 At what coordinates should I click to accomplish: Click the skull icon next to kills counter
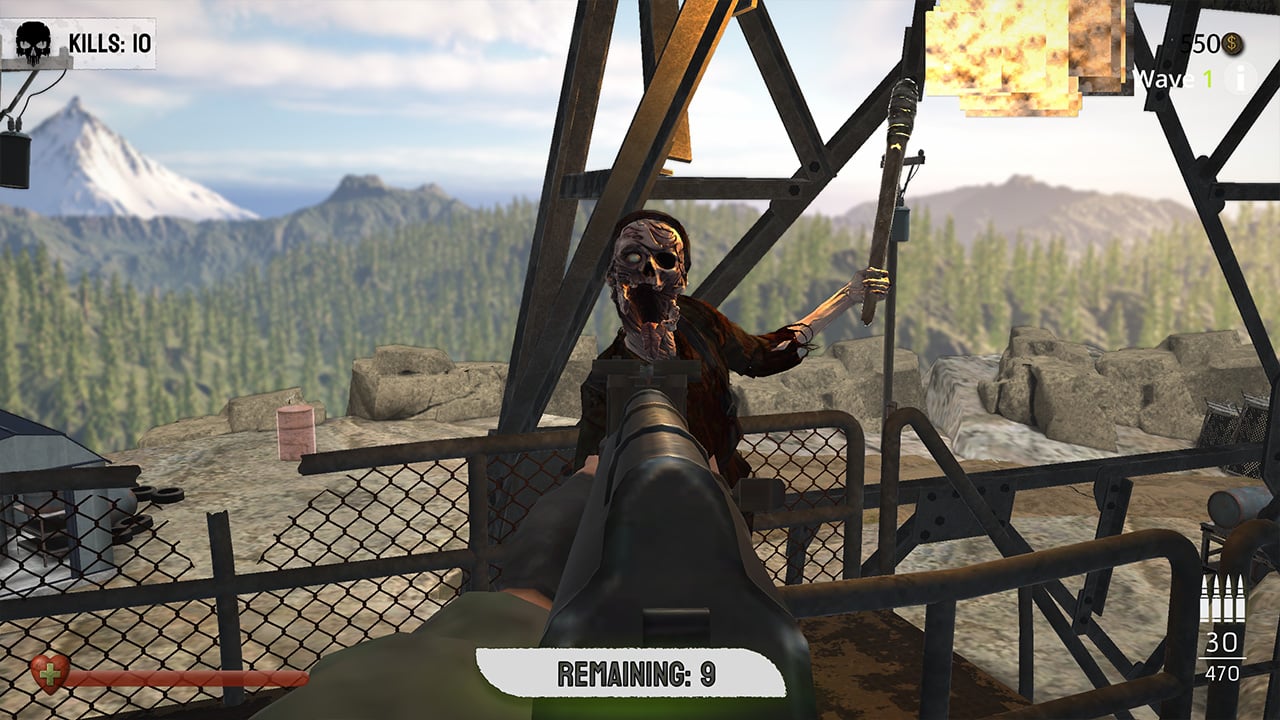(33, 42)
